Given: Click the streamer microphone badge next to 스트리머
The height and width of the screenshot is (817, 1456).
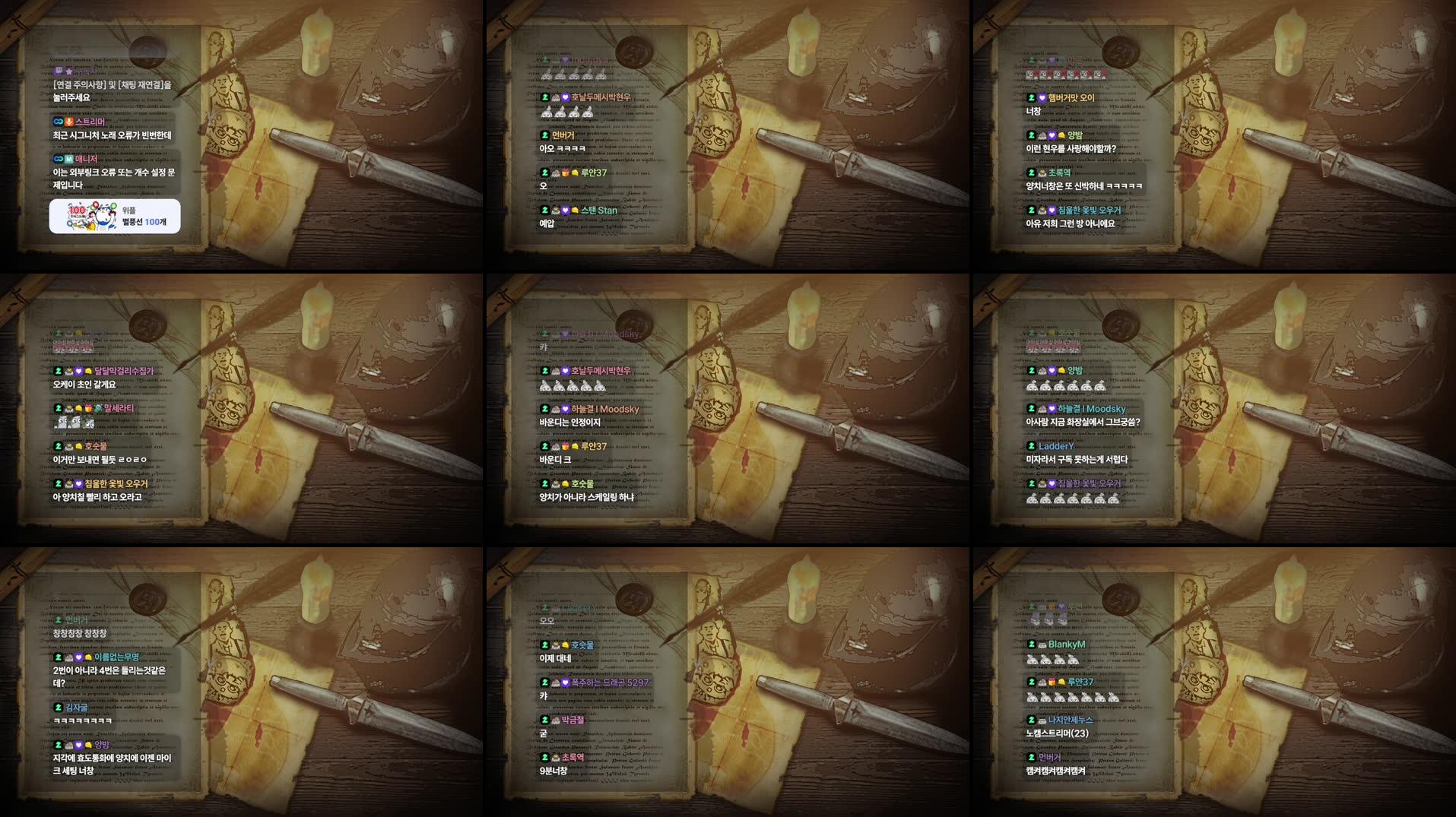Looking at the screenshot, I should (x=68, y=122).
